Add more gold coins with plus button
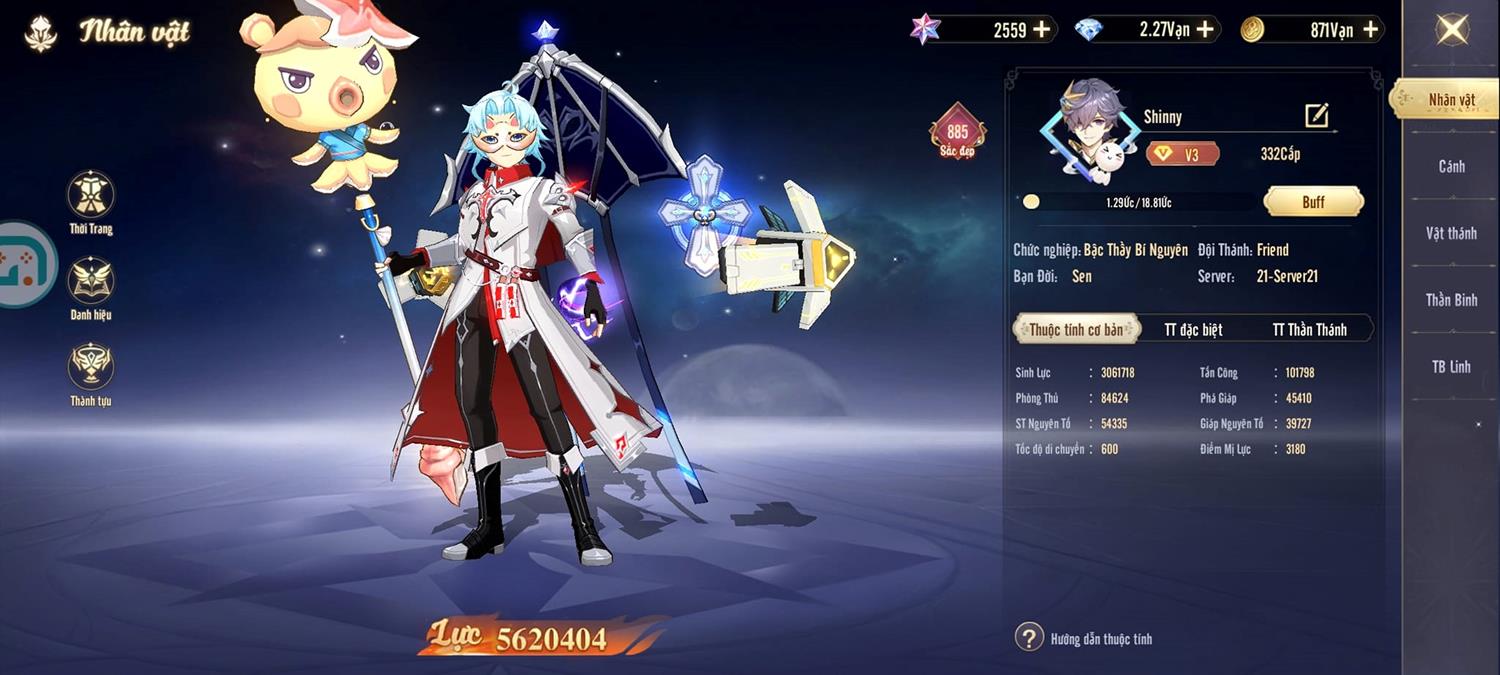The width and height of the screenshot is (1500, 675). 1370,30
